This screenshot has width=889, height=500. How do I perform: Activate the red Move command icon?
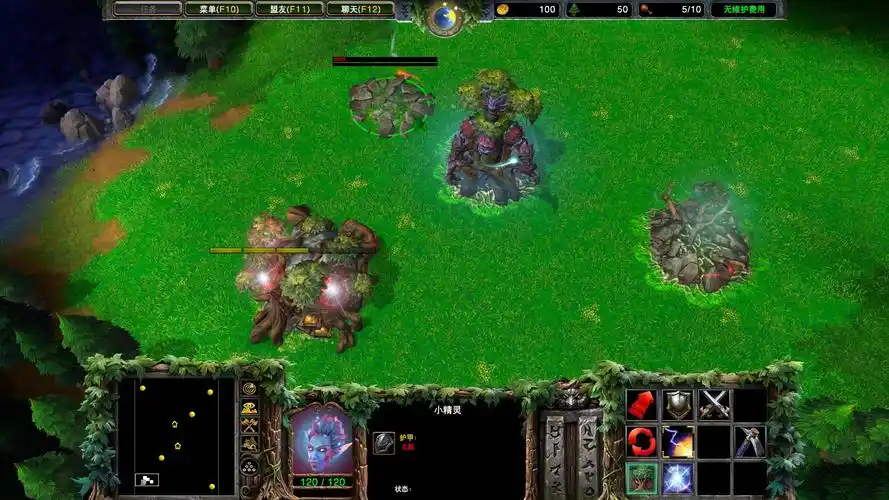coord(641,404)
